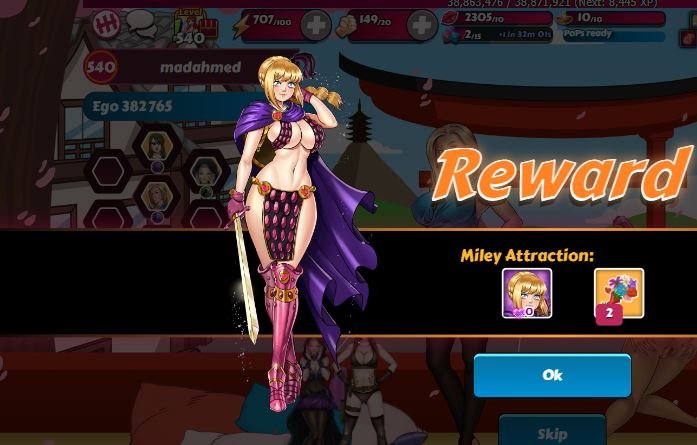The image size is (697, 445).
Task: Select the flower bouquet reward item
Action: (619, 294)
